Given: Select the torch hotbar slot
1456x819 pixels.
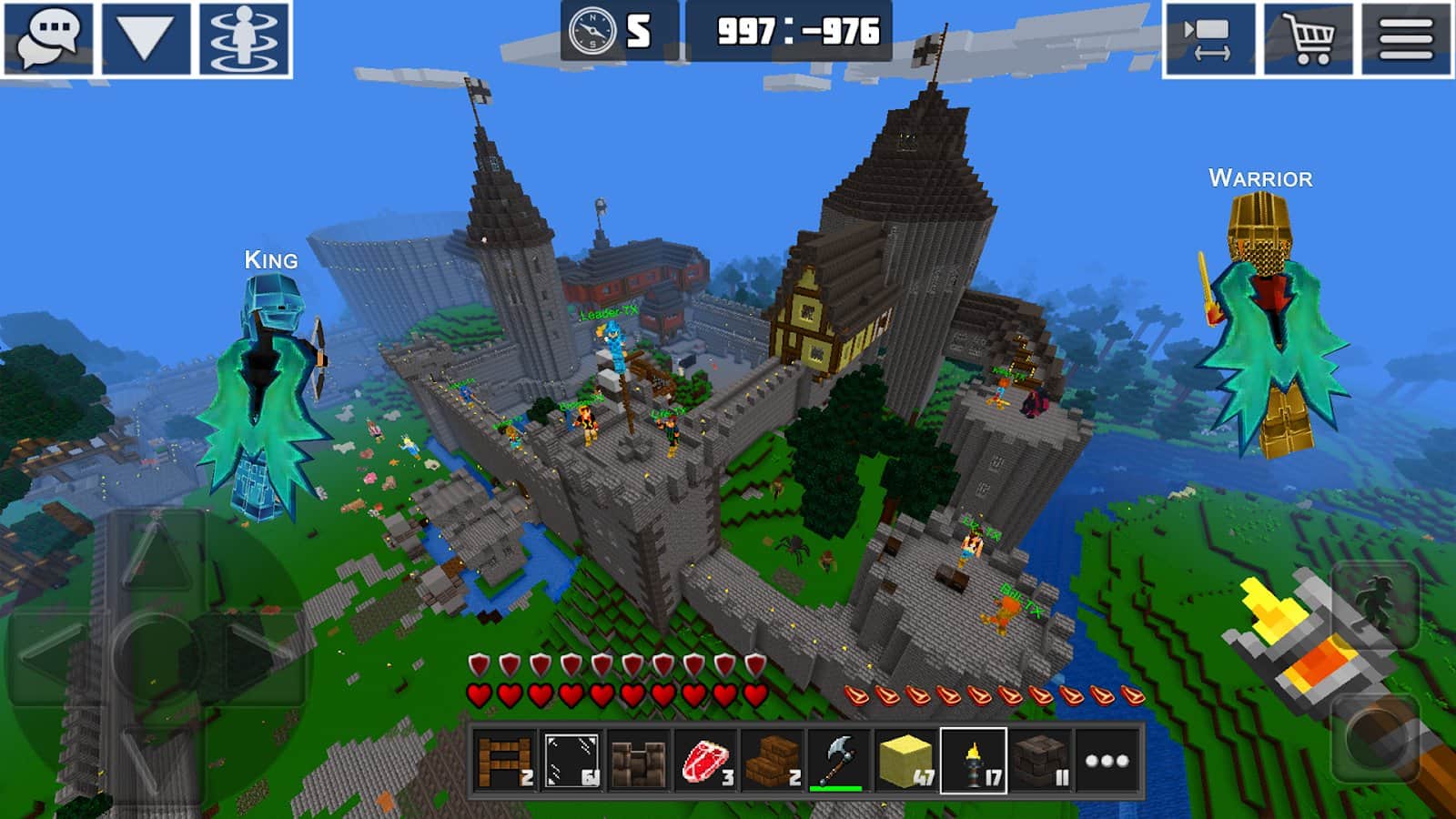Looking at the screenshot, I should point(974,761).
